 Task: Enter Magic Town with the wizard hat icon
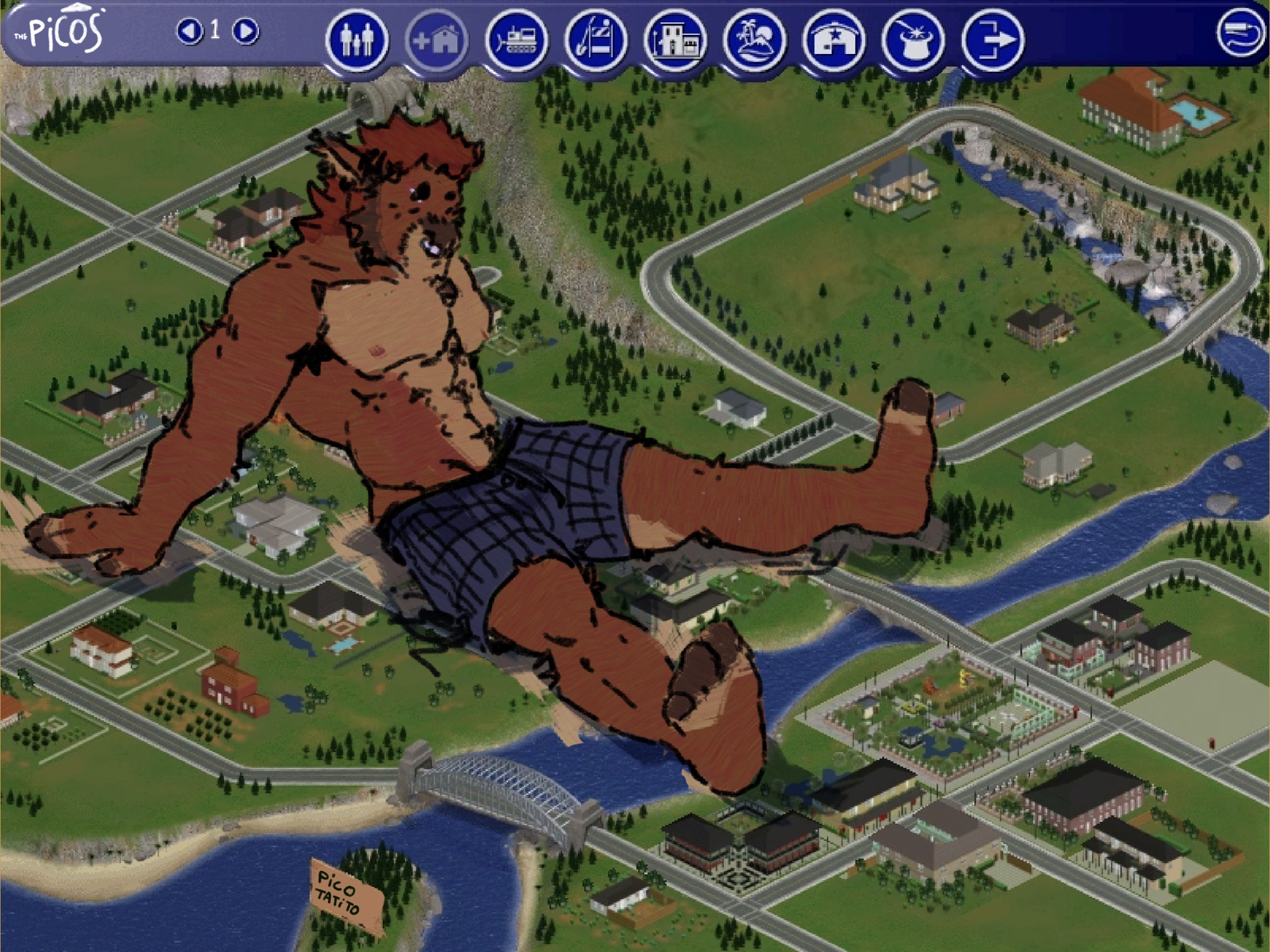click(913, 41)
